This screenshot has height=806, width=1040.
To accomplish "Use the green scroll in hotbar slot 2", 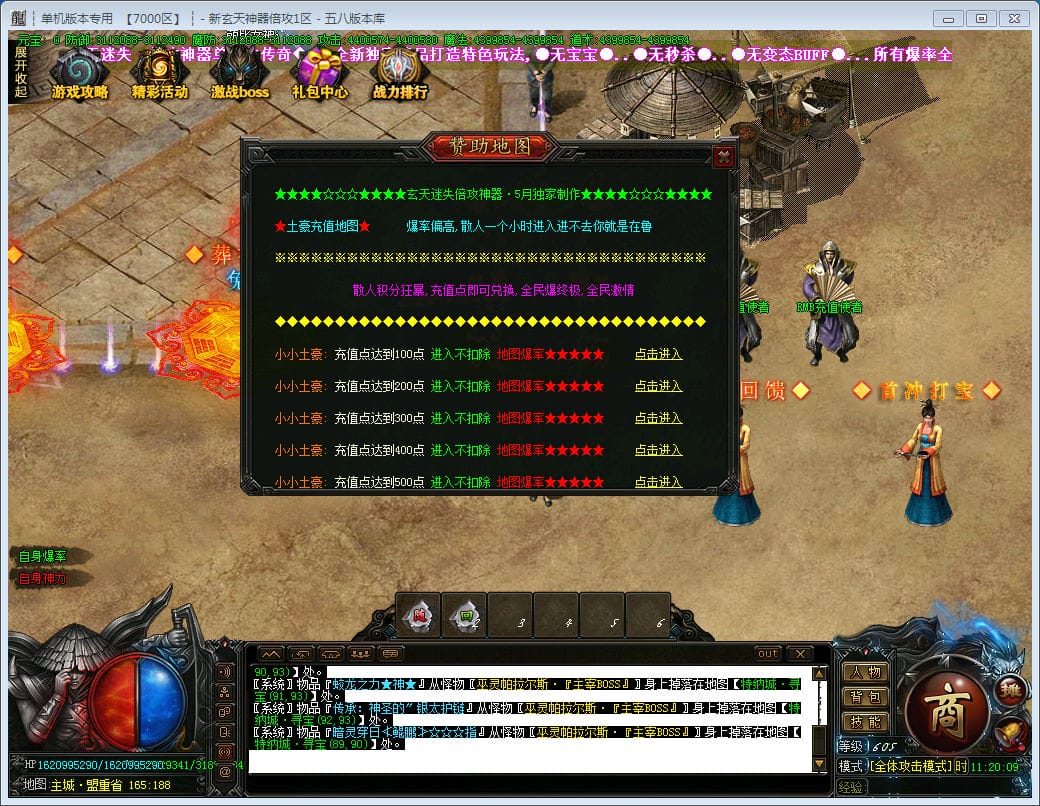I will (466, 616).
